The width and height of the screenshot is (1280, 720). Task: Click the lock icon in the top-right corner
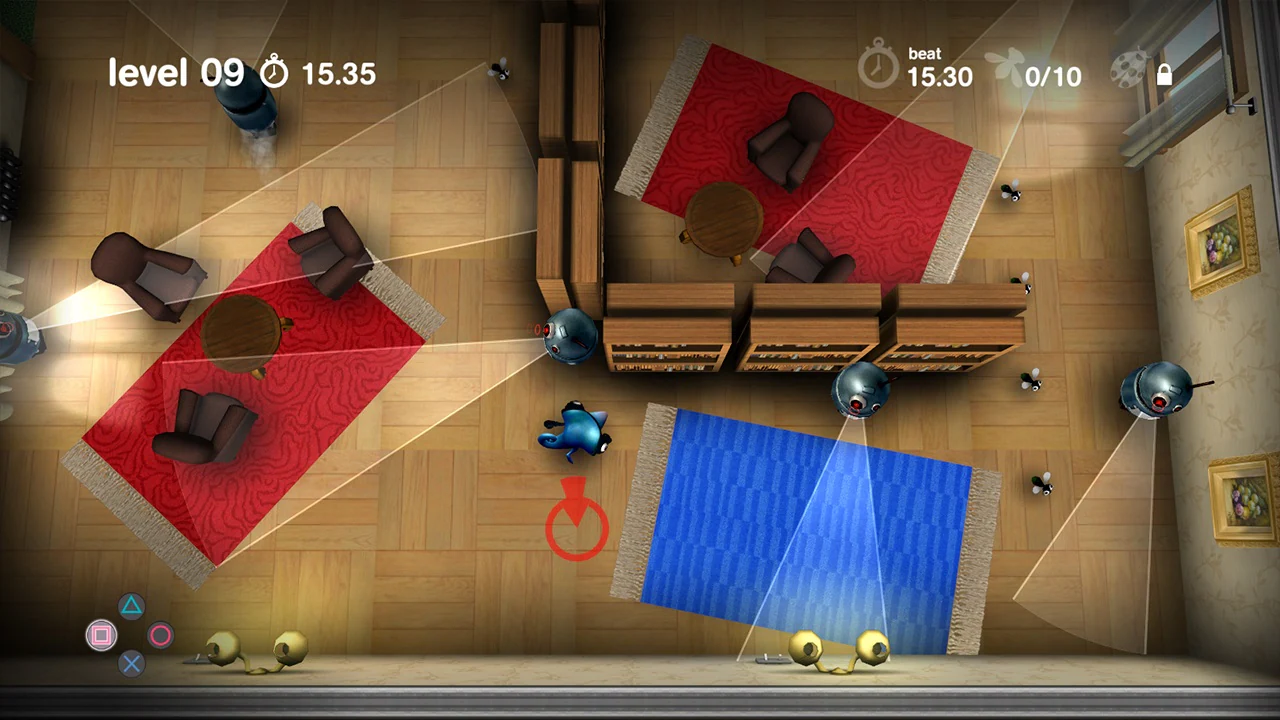click(1163, 74)
